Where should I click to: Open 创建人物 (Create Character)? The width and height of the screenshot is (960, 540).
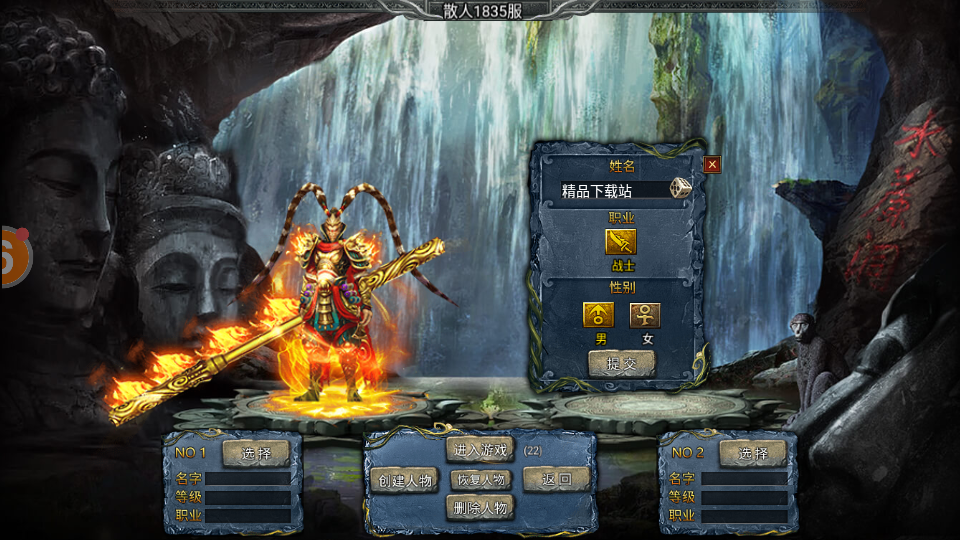405,480
